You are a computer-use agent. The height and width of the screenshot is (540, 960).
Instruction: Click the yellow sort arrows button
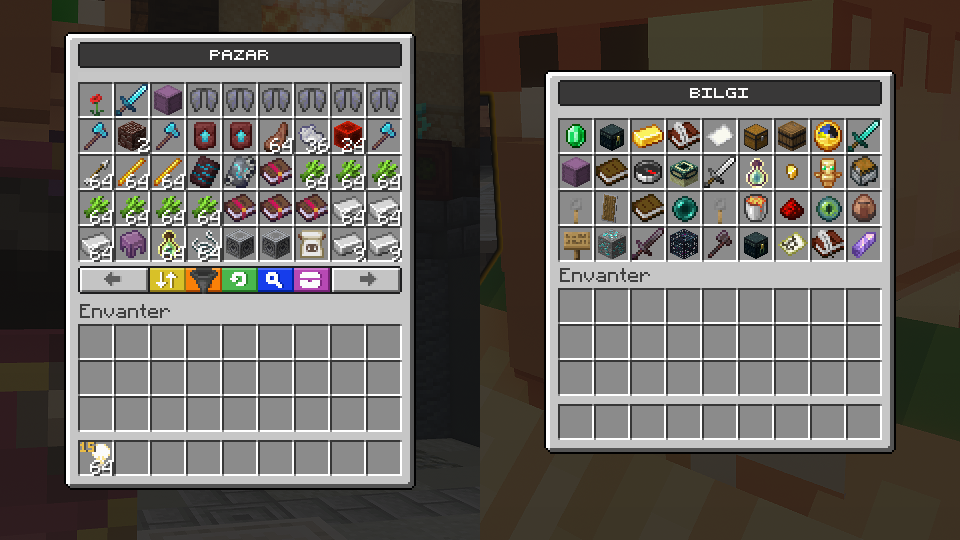[x=166, y=280]
